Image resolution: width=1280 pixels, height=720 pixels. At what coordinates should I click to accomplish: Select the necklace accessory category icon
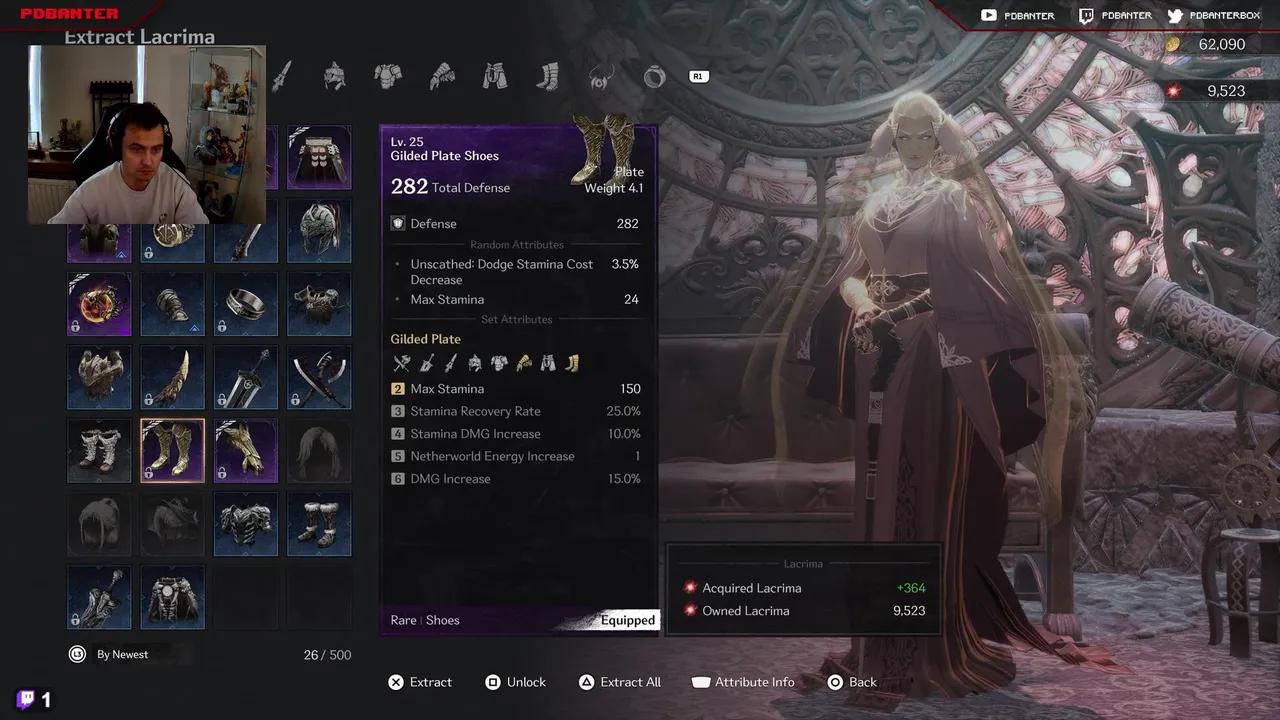(x=601, y=75)
